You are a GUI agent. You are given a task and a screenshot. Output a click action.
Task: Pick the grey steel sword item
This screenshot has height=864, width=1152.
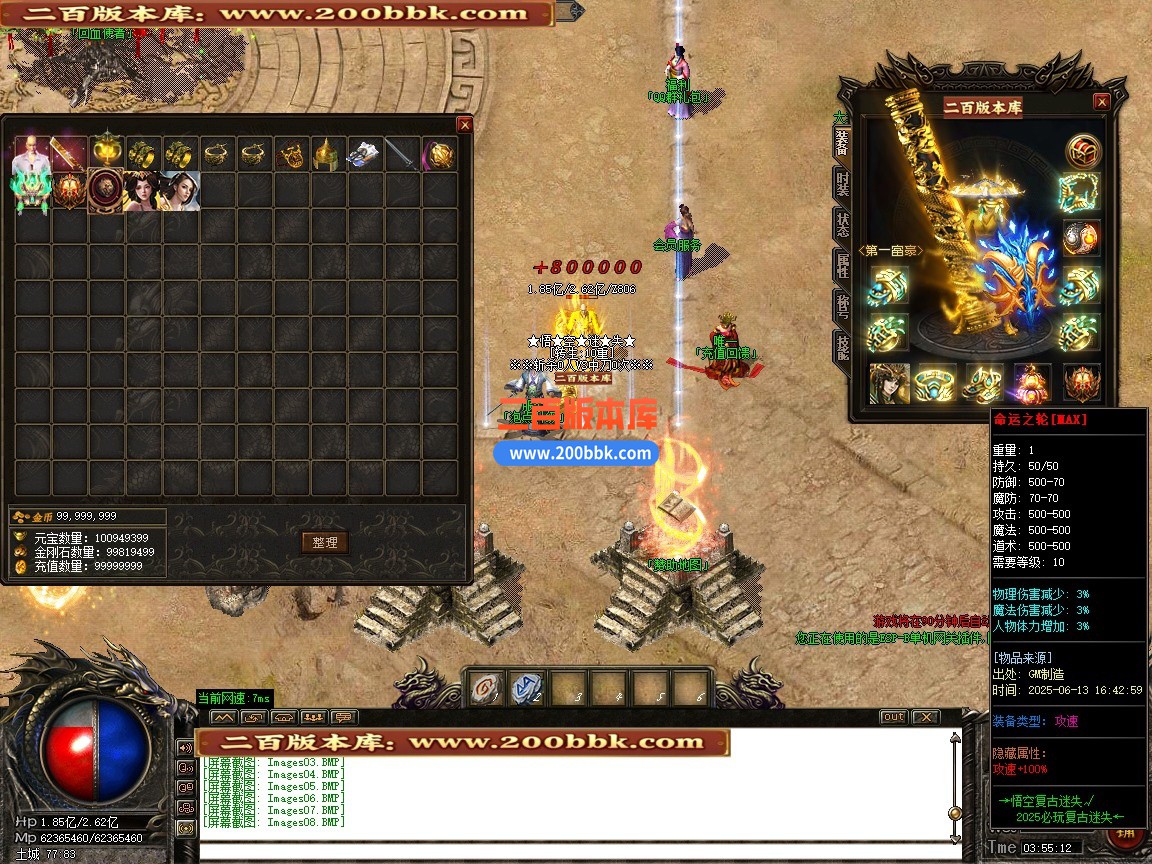402,154
